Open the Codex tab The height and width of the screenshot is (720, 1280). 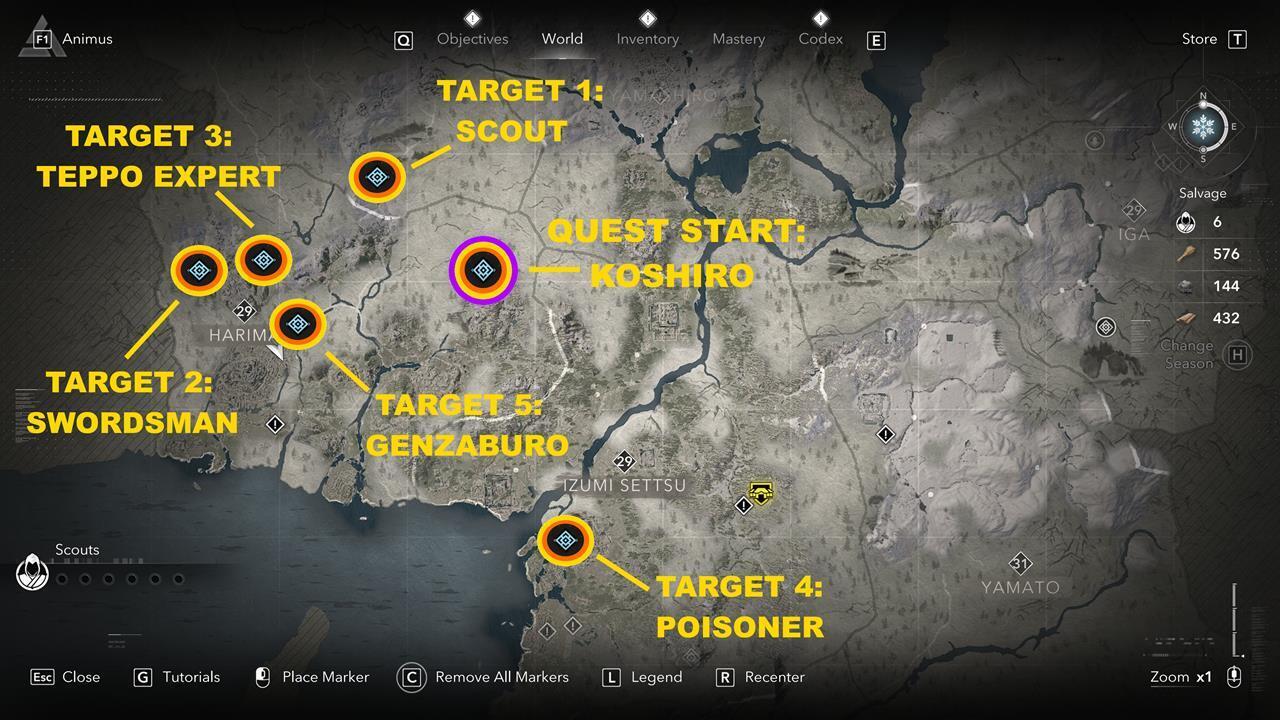819,39
